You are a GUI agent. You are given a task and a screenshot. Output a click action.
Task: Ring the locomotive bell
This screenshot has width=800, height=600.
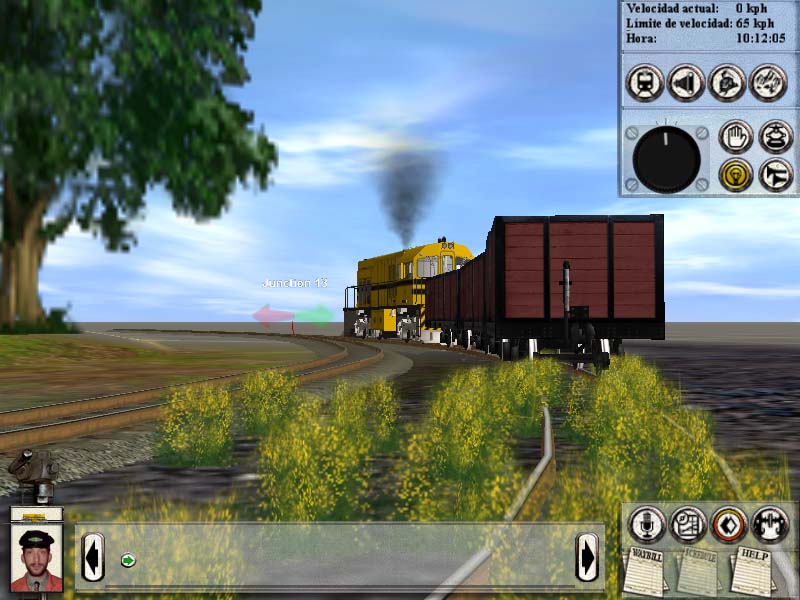coord(775,137)
